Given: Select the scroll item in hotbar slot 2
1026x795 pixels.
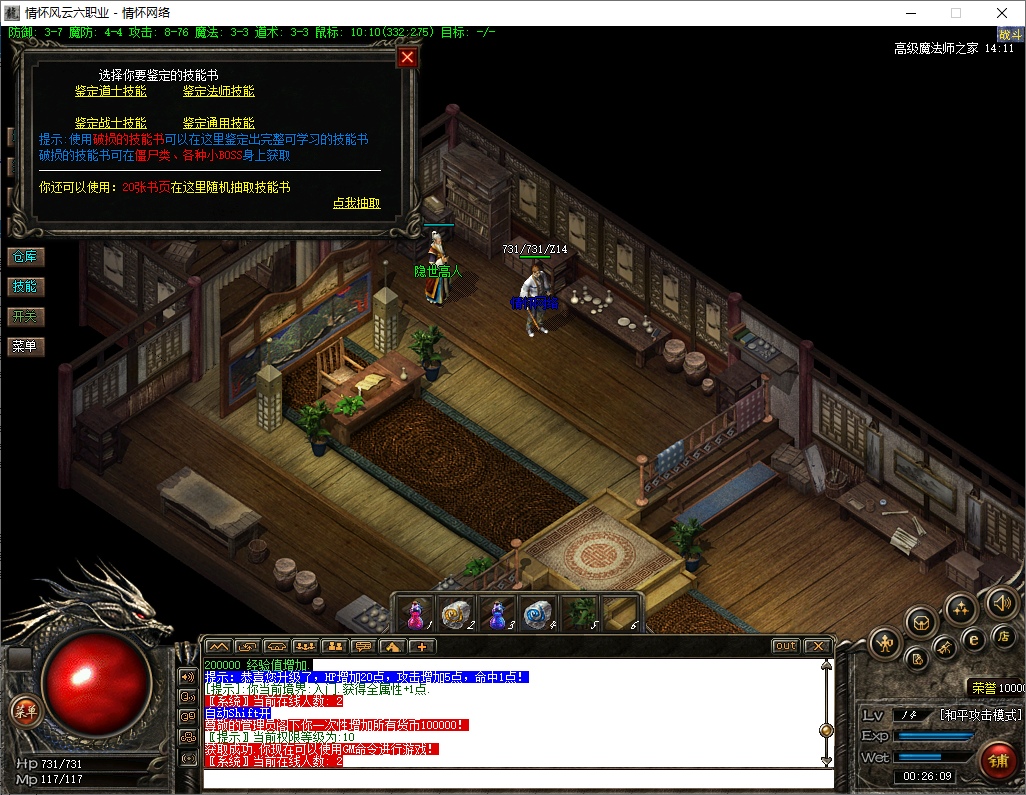Looking at the screenshot, I should [456, 613].
